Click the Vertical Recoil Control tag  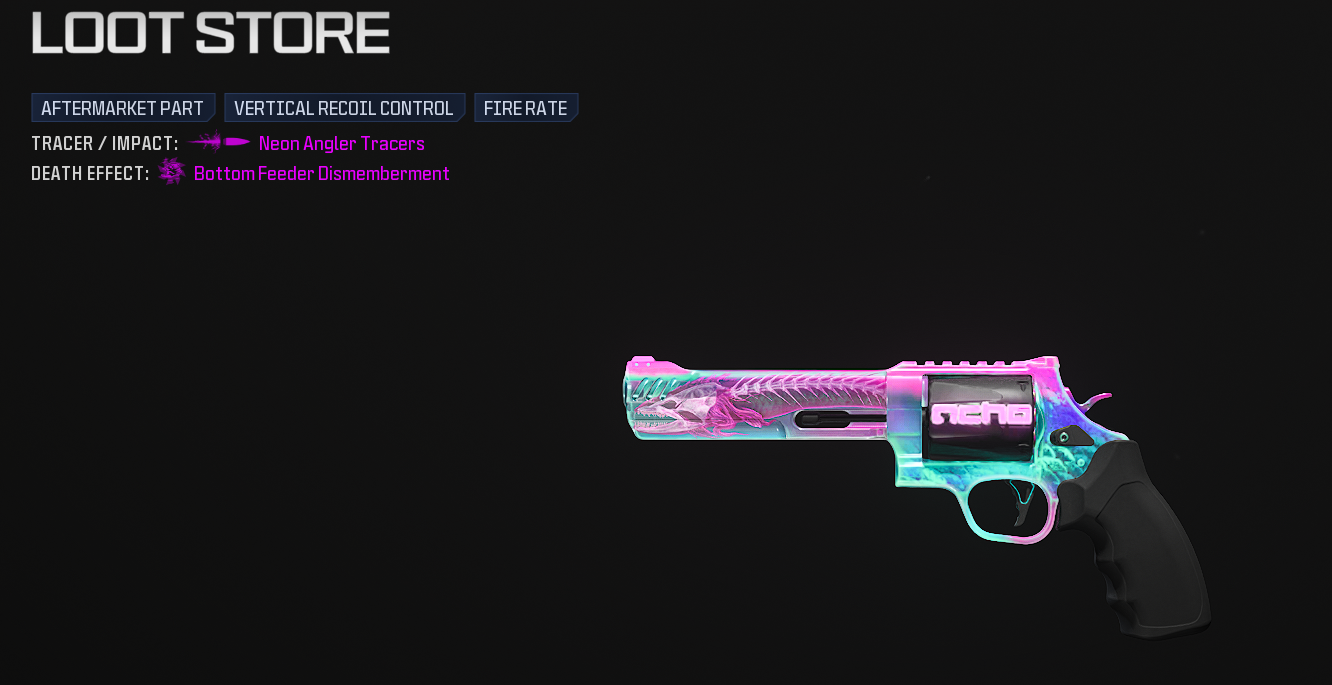click(x=343, y=108)
